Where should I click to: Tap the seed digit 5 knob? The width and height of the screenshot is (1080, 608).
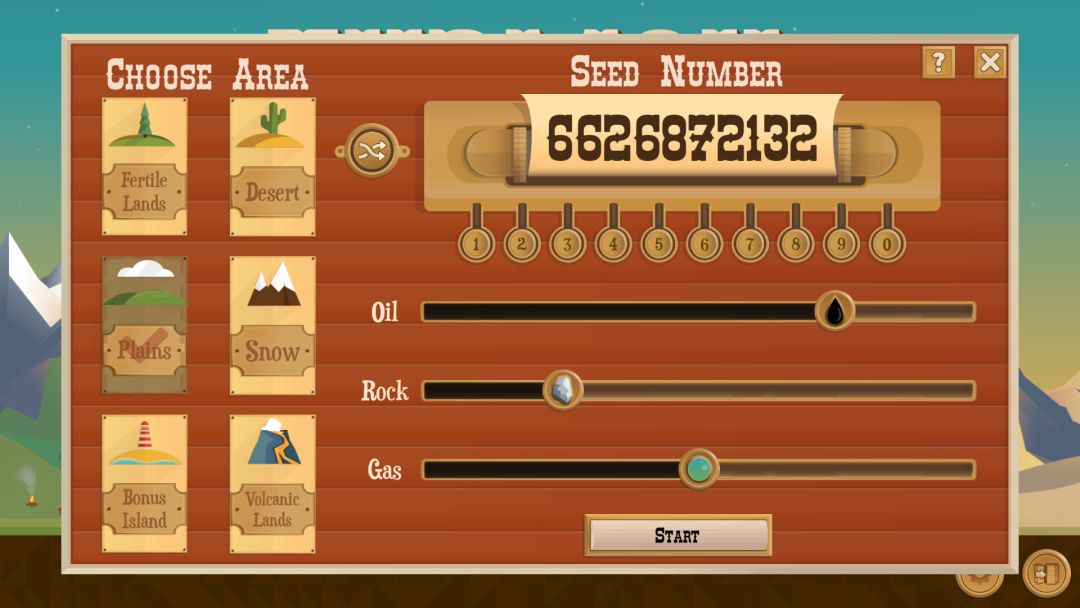(658, 243)
